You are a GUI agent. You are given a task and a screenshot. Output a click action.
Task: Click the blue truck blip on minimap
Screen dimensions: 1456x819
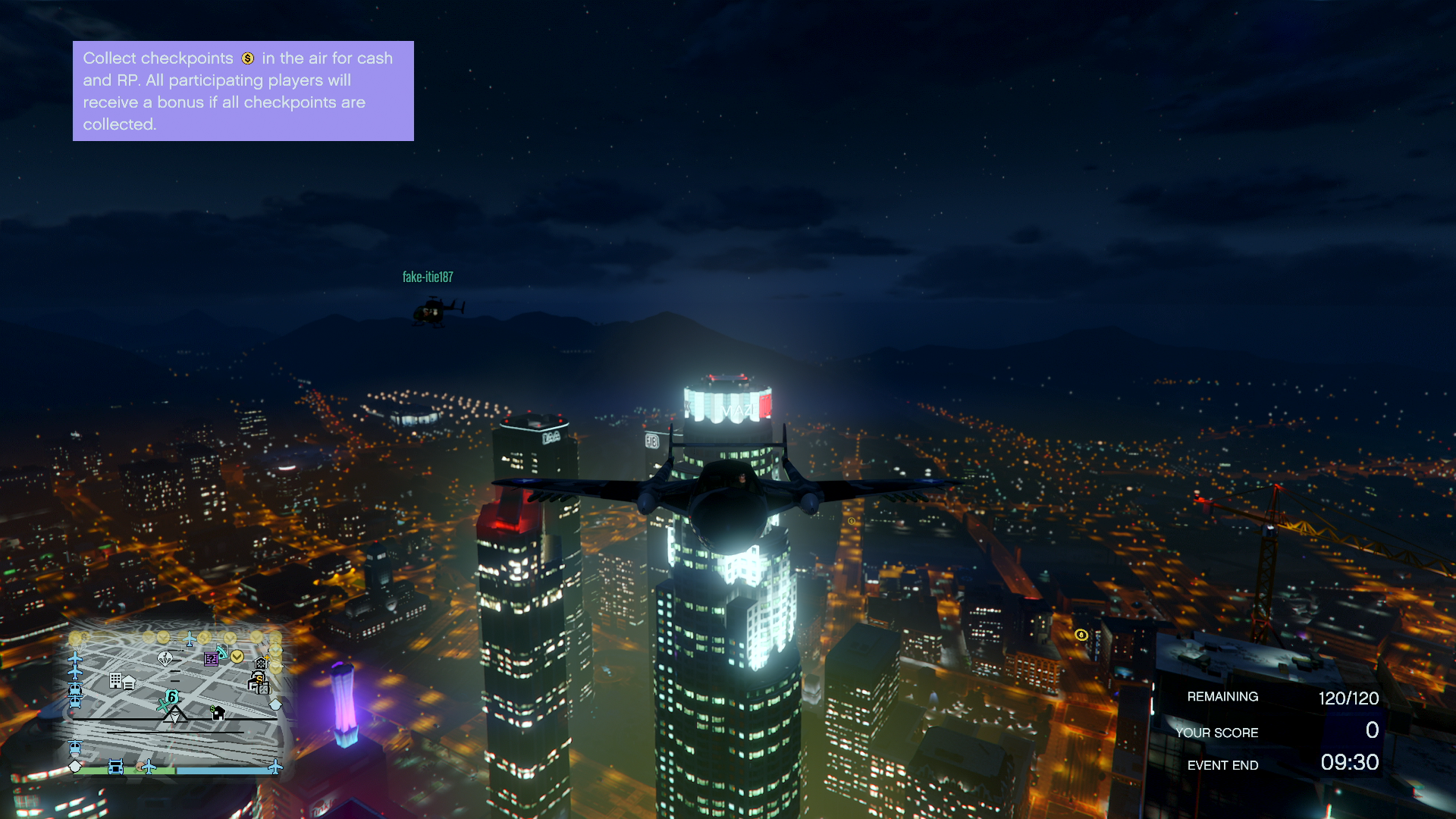pyautogui.click(x=115, y=767)
